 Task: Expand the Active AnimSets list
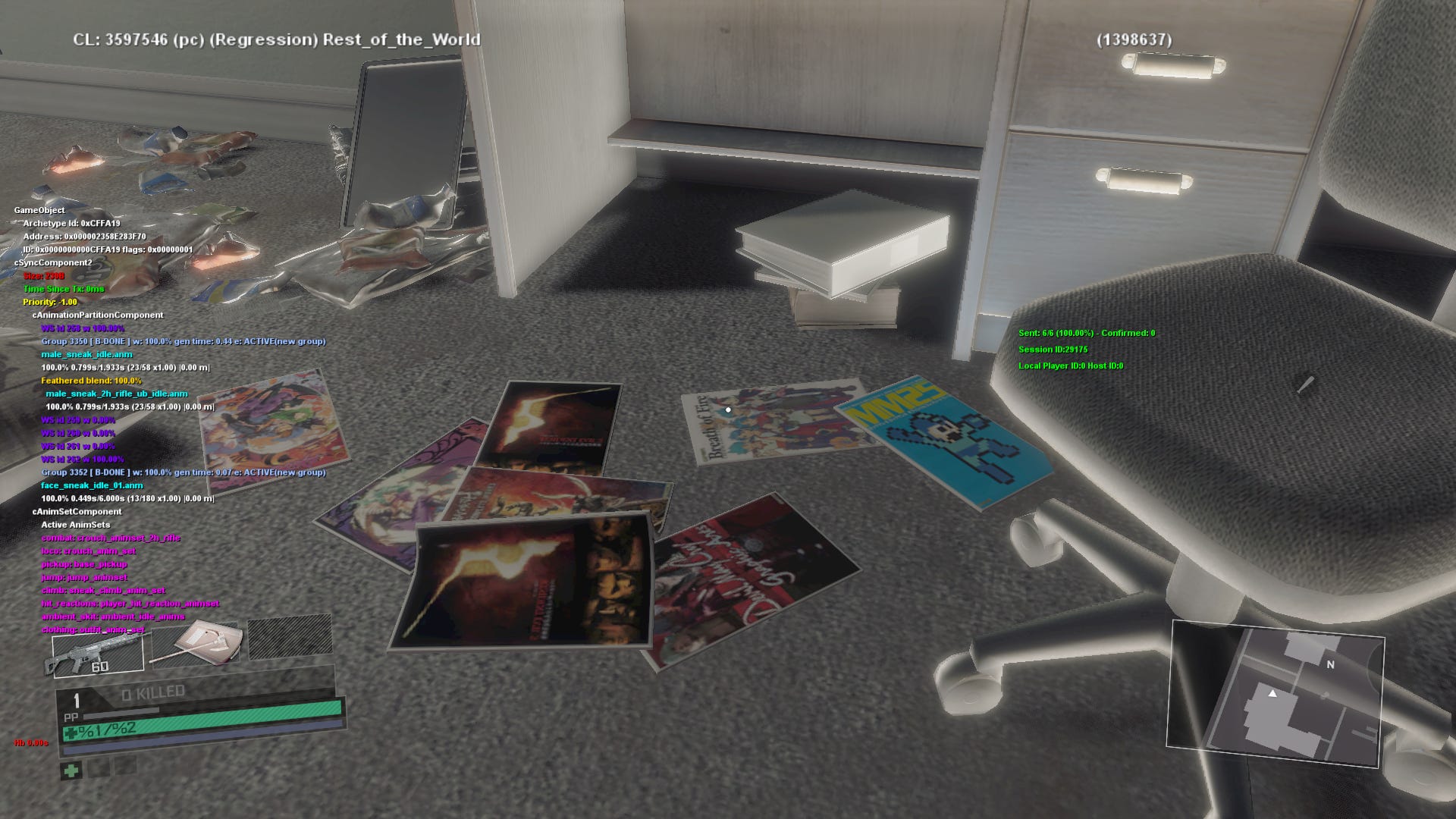pyautogui.click(x=78, y=525)
